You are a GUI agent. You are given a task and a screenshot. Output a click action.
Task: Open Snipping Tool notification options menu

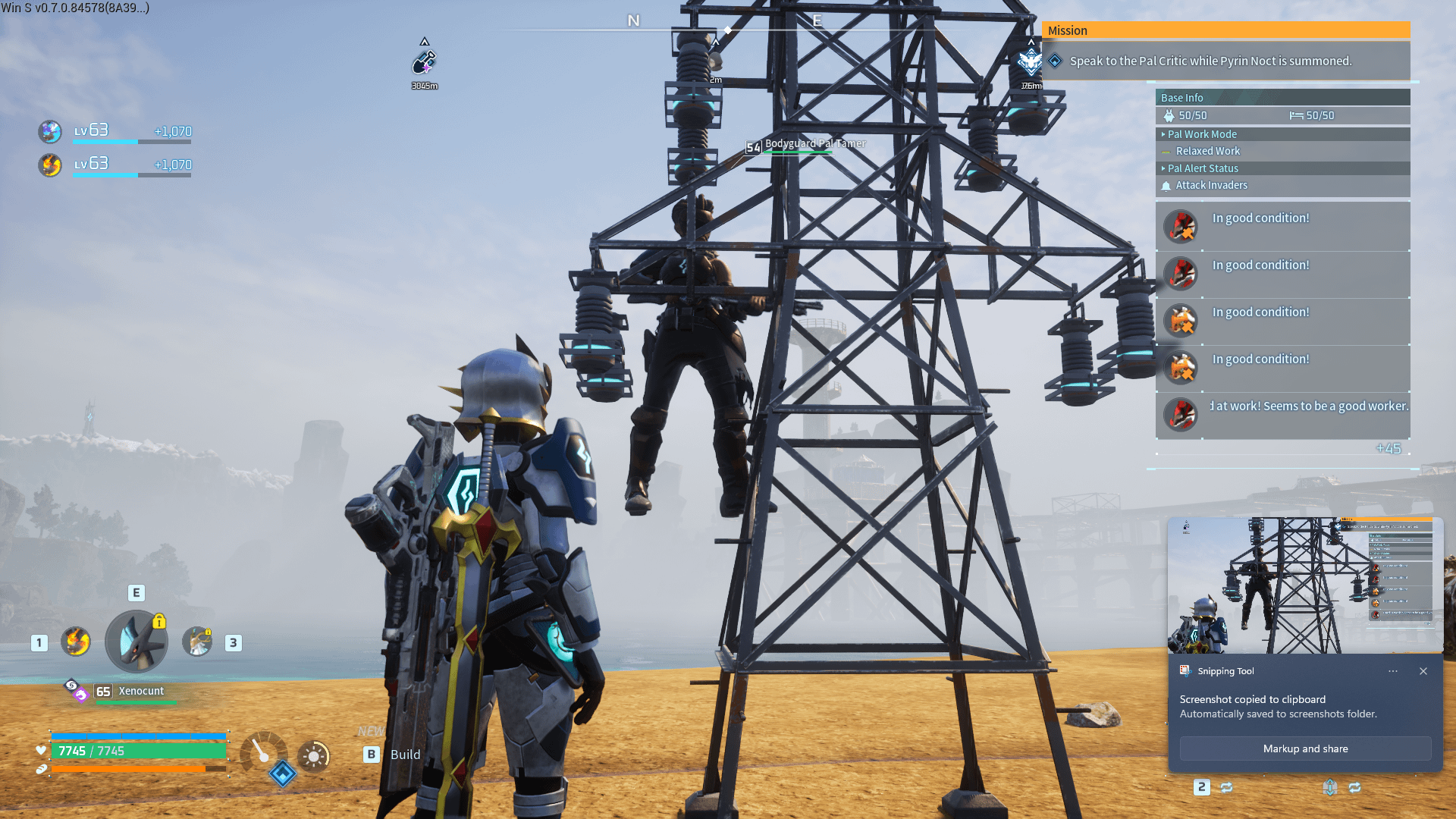[x=1393, y=671]
